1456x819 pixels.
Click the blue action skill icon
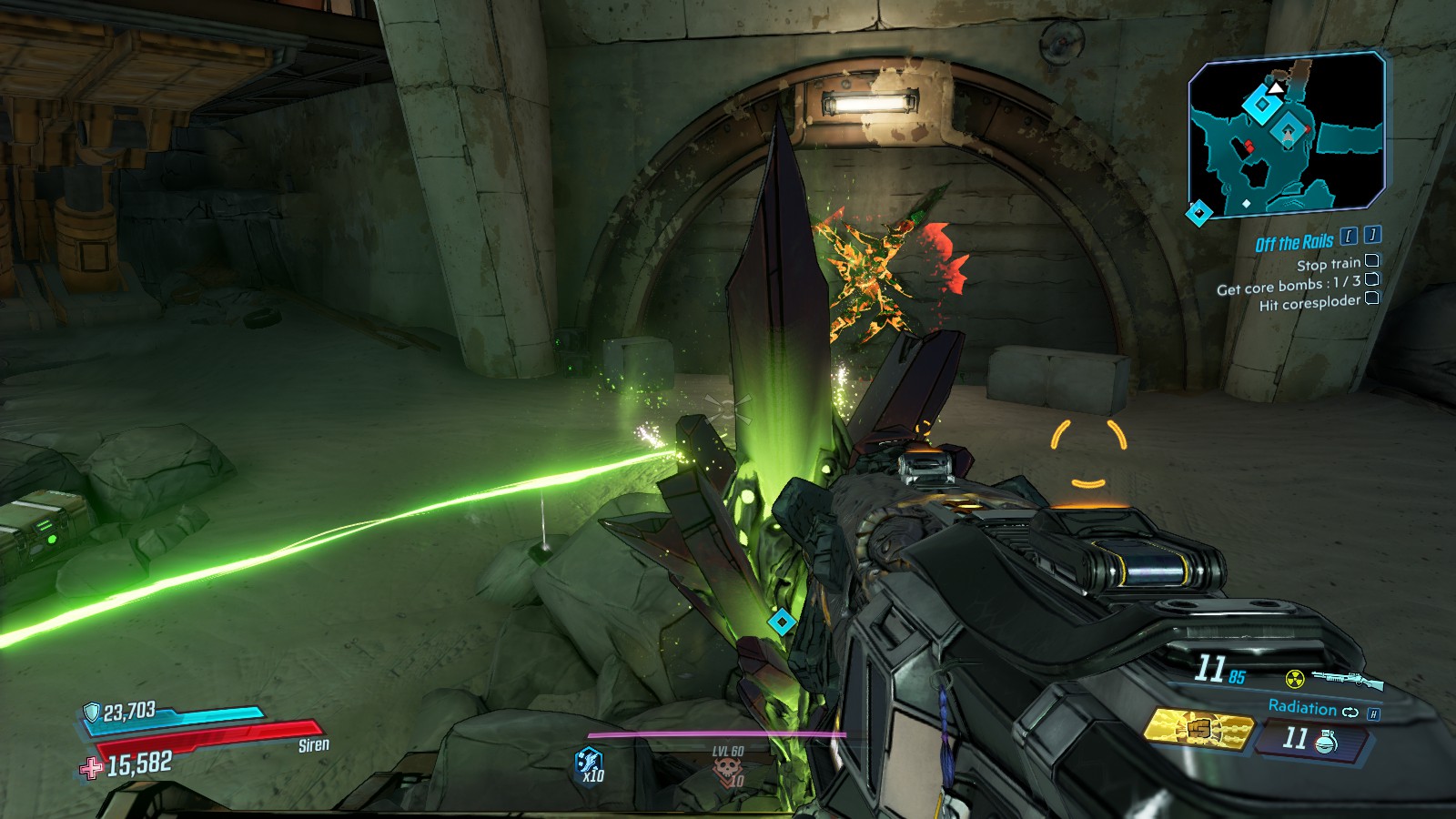tap(589, 761)
